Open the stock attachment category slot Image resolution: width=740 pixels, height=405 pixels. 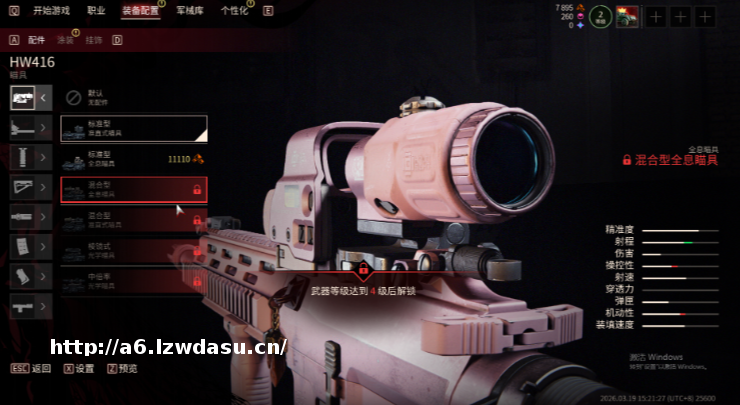point(23,187)
